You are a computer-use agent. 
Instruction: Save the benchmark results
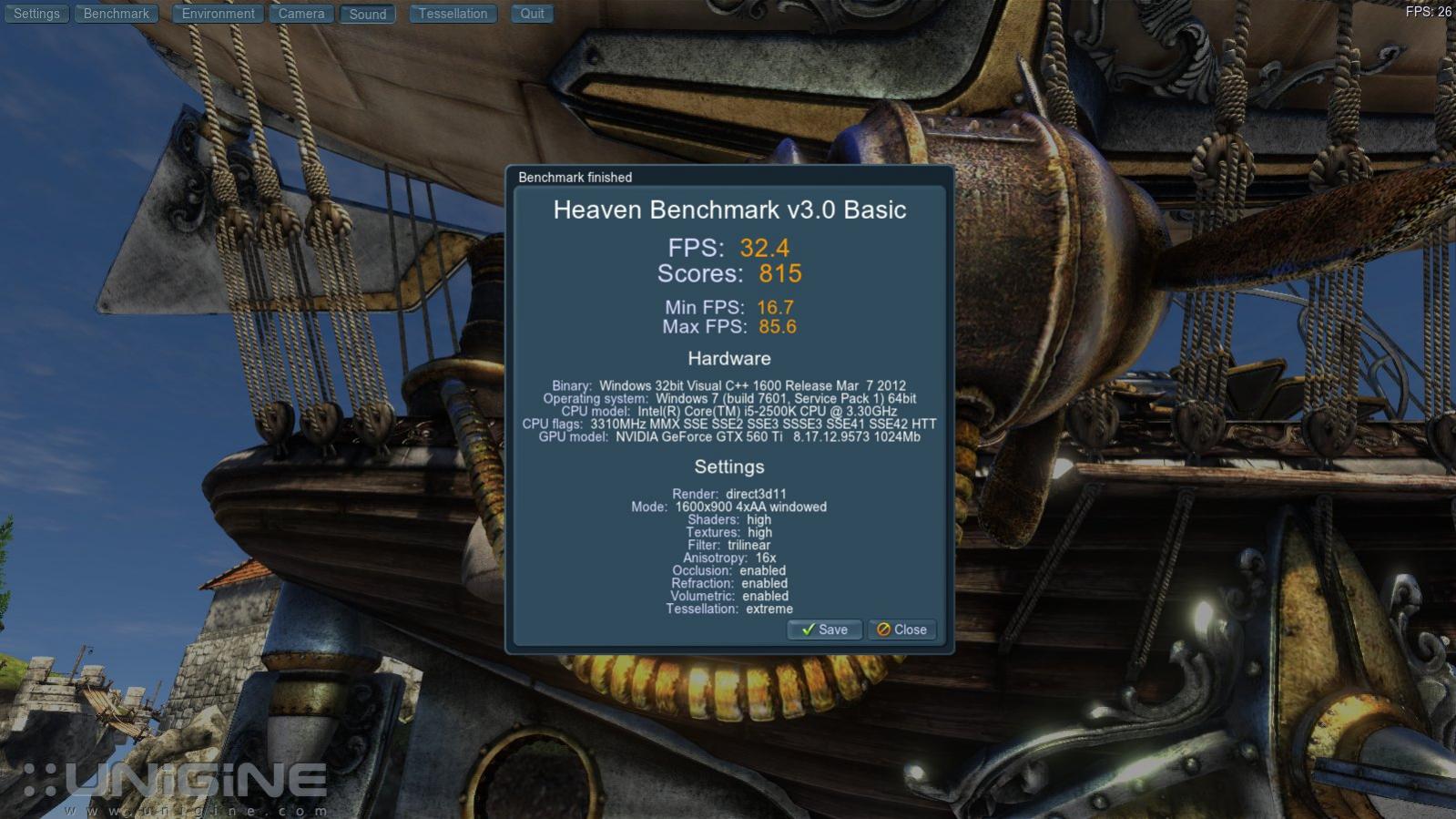click(x=824, y=630)
